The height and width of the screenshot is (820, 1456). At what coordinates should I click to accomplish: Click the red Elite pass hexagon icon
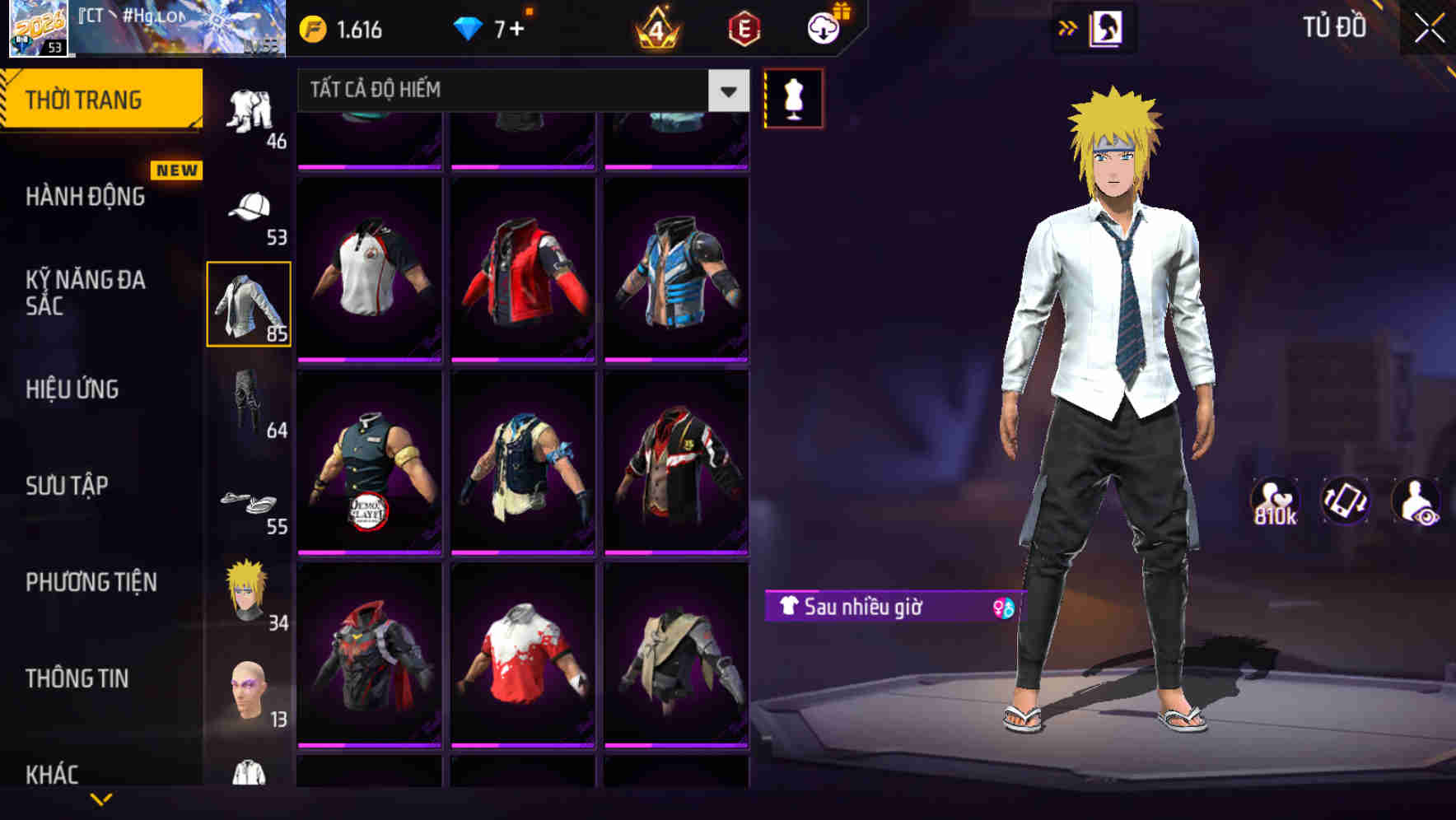(744, 27)
